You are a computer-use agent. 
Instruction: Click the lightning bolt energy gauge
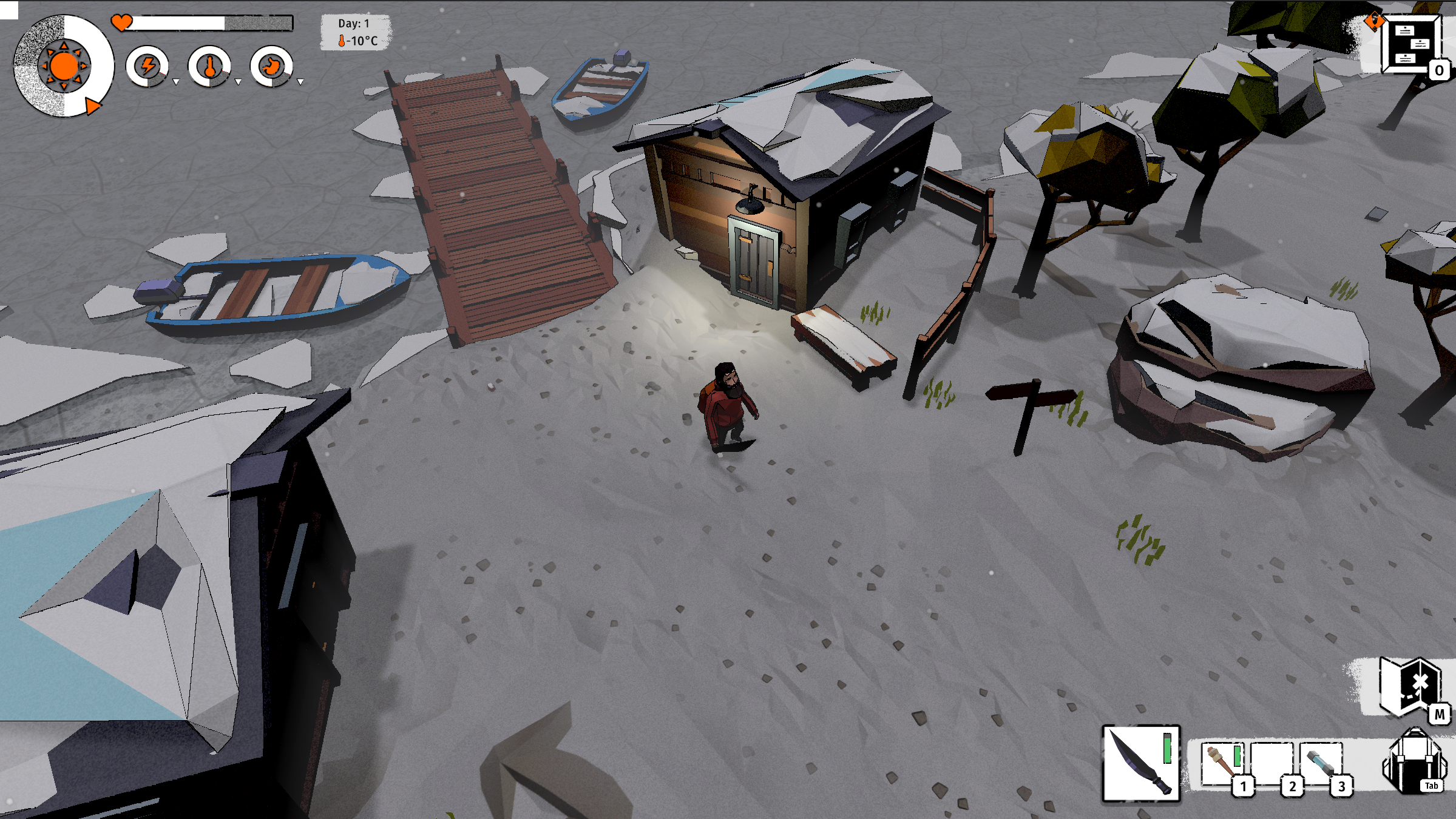pyautogui.click(x=147, y=66)
